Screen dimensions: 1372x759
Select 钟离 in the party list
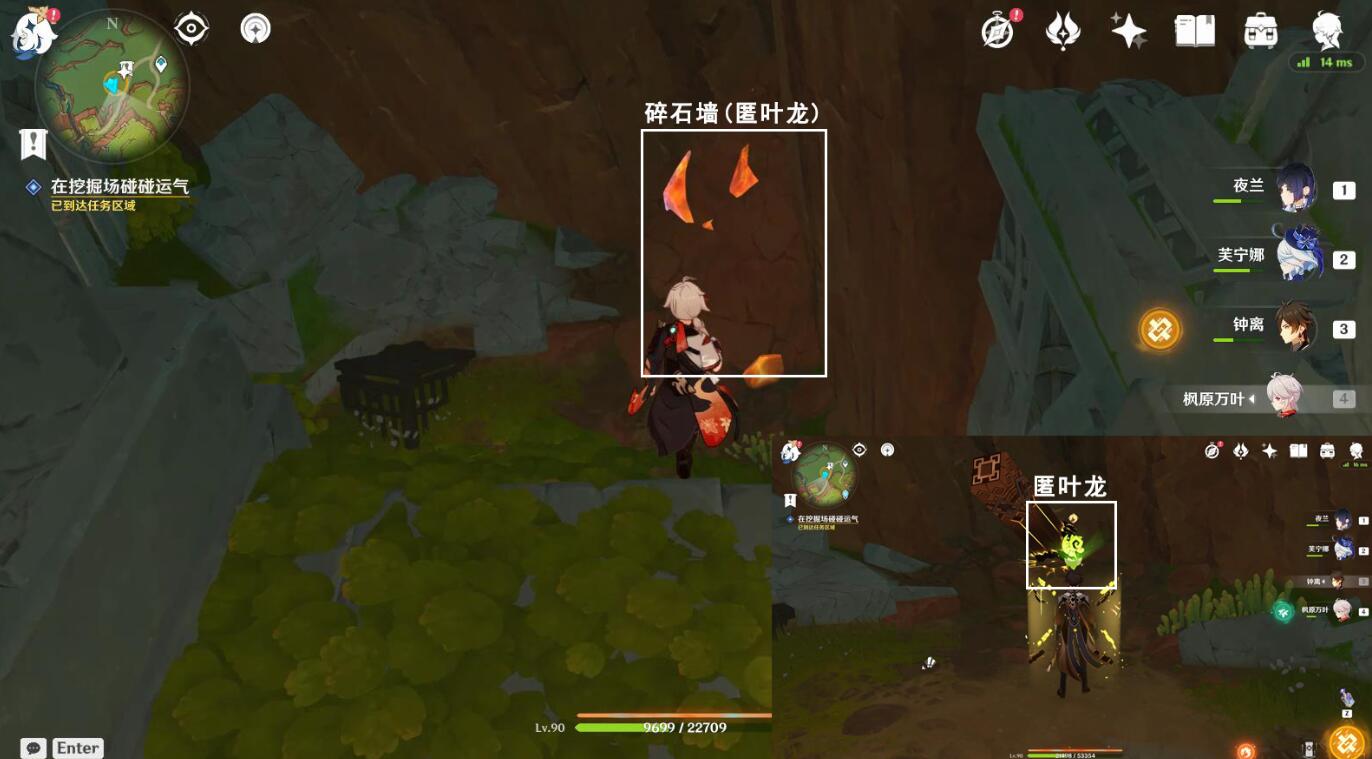click(1293, 326)
